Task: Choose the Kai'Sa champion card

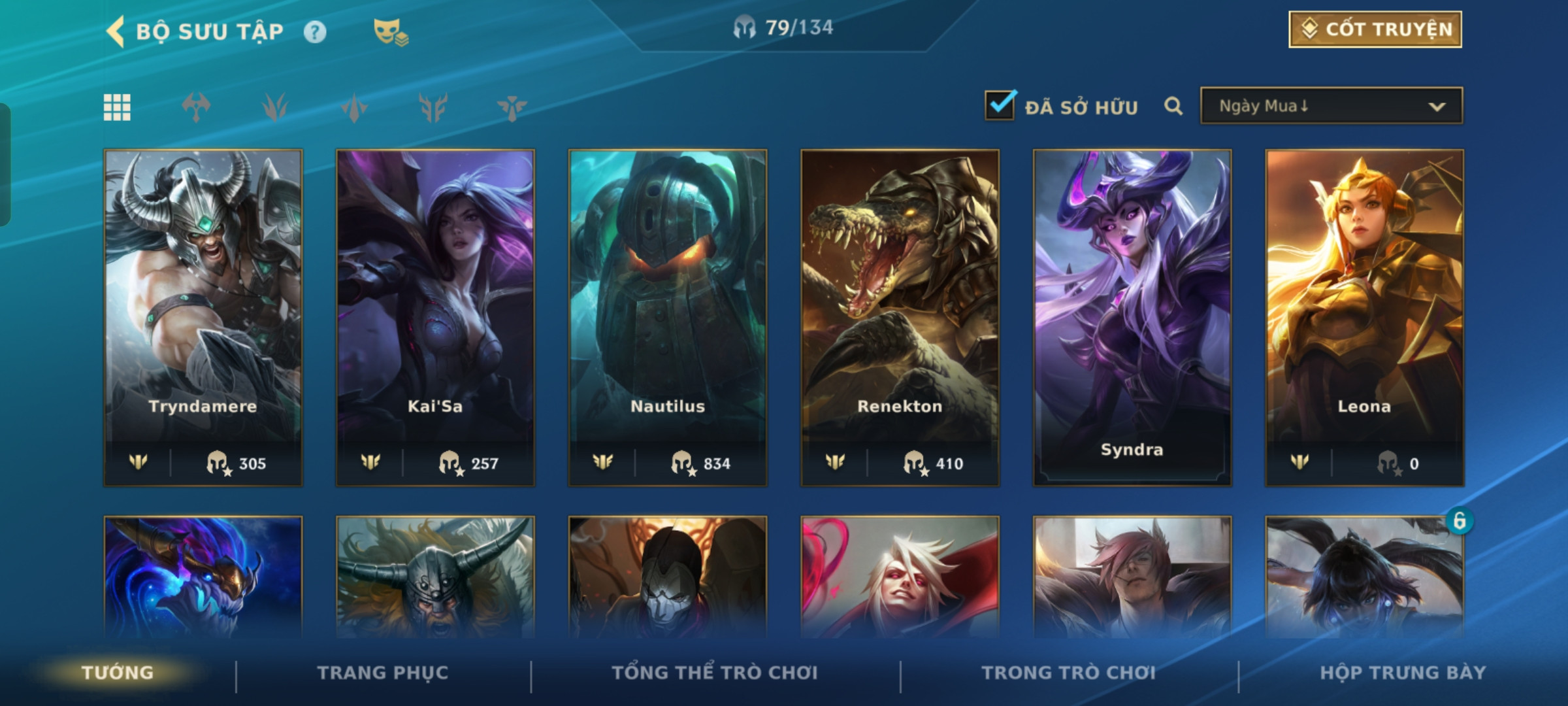Action: (435, 317)
